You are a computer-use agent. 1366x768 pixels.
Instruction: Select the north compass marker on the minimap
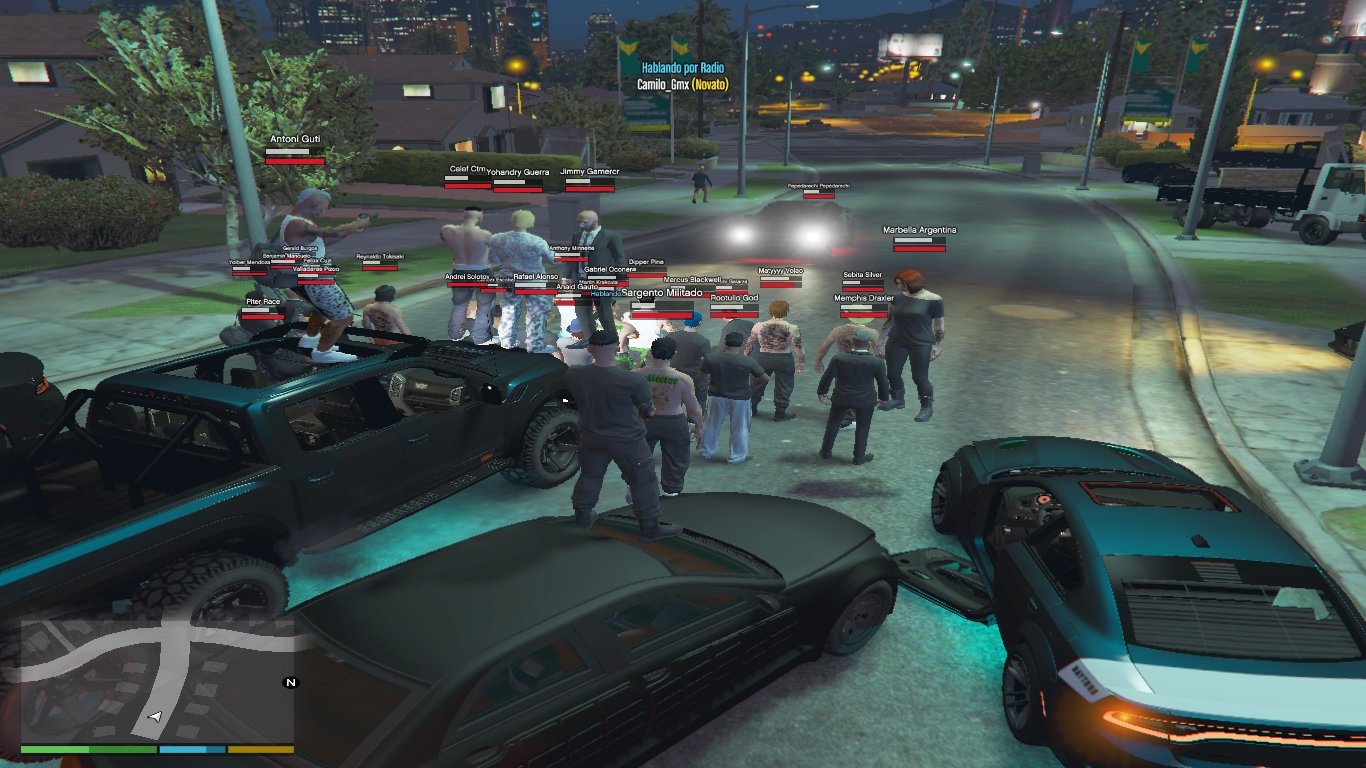tap(291, 683)
